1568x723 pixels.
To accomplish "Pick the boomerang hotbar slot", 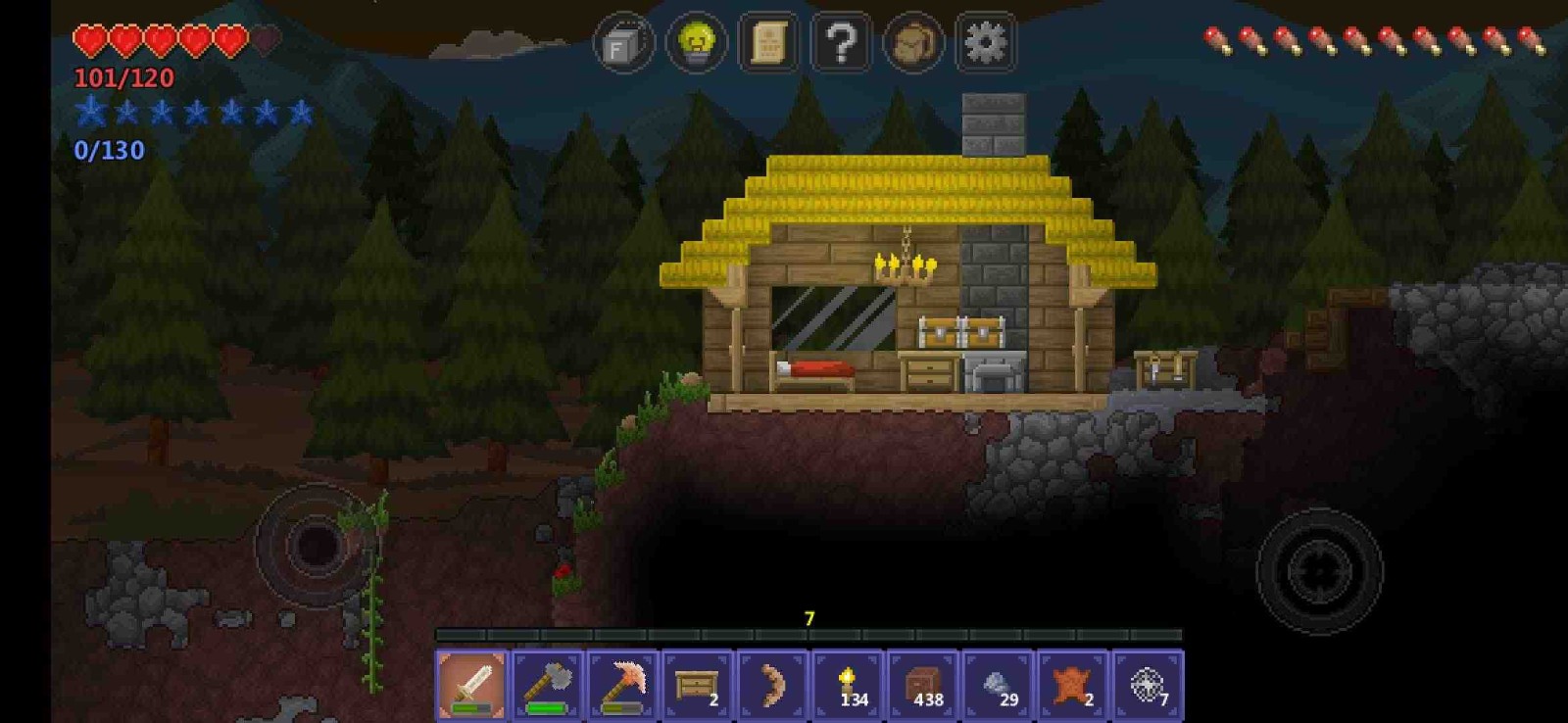I will click(x=772, y=685).
